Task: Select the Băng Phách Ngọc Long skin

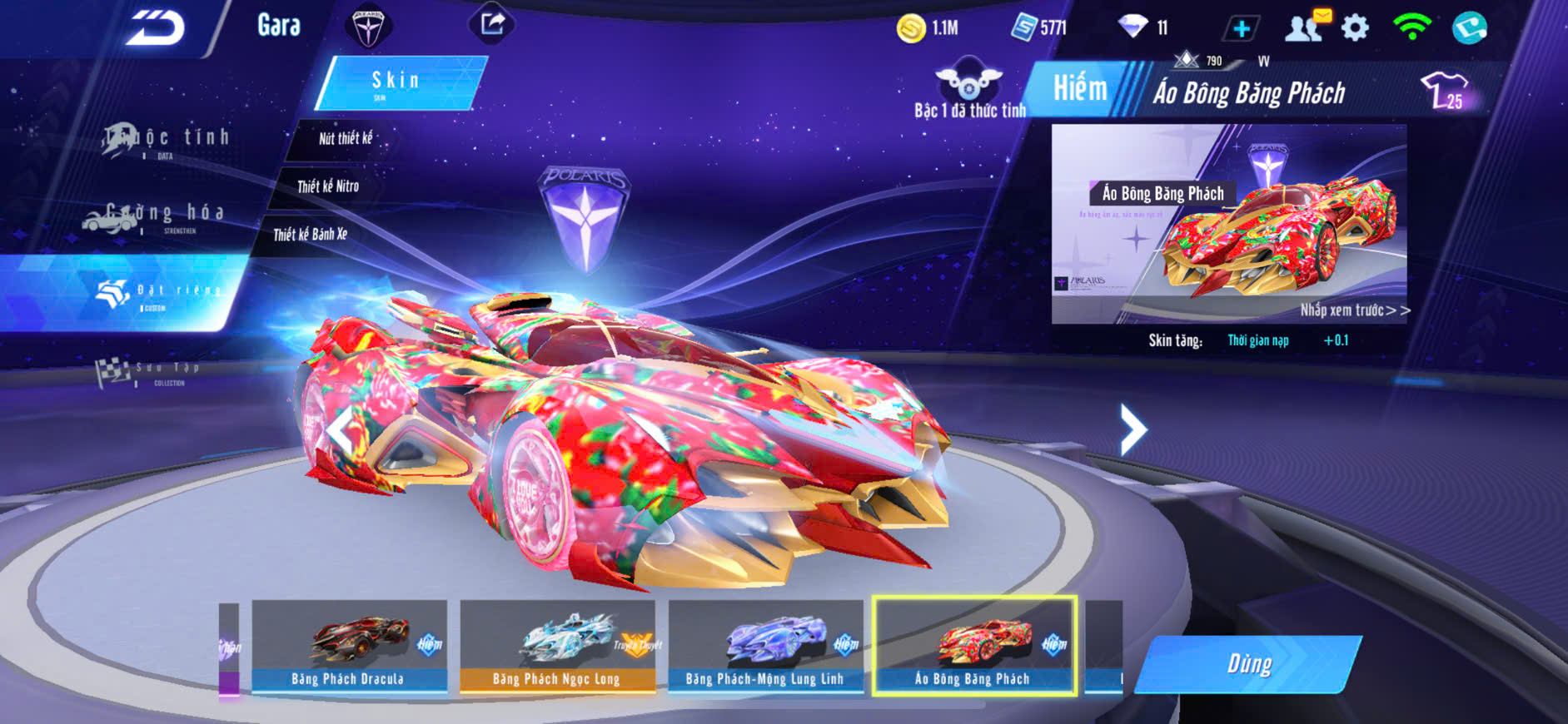Action: tap(557, 646)
